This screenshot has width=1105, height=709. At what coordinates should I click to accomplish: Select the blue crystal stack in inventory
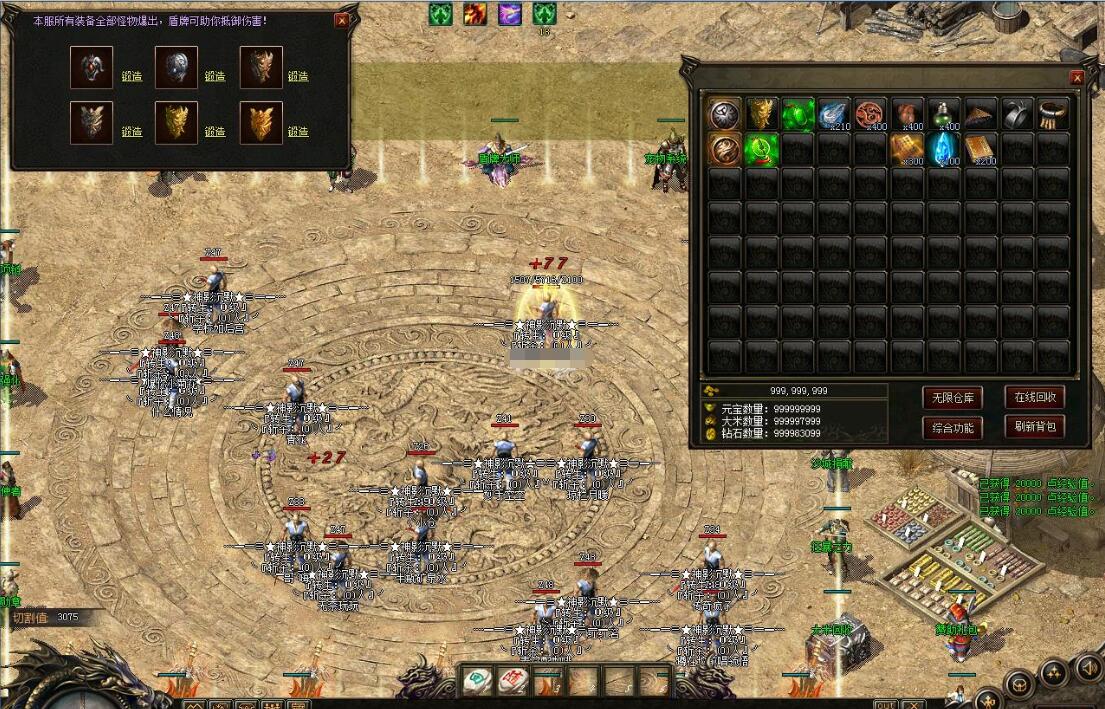[x=945, y=149]
